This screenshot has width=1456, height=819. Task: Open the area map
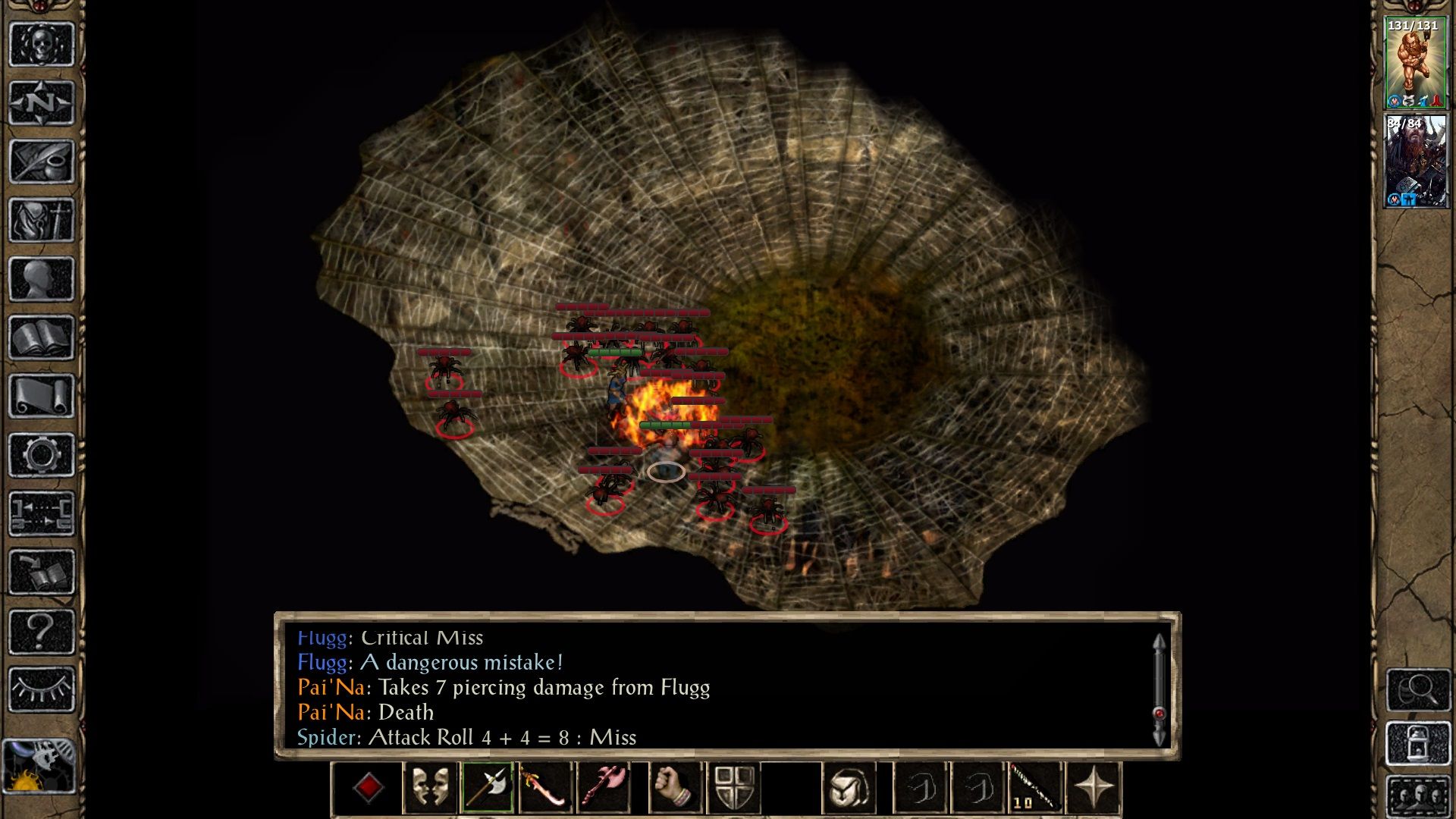click(42, 102)
